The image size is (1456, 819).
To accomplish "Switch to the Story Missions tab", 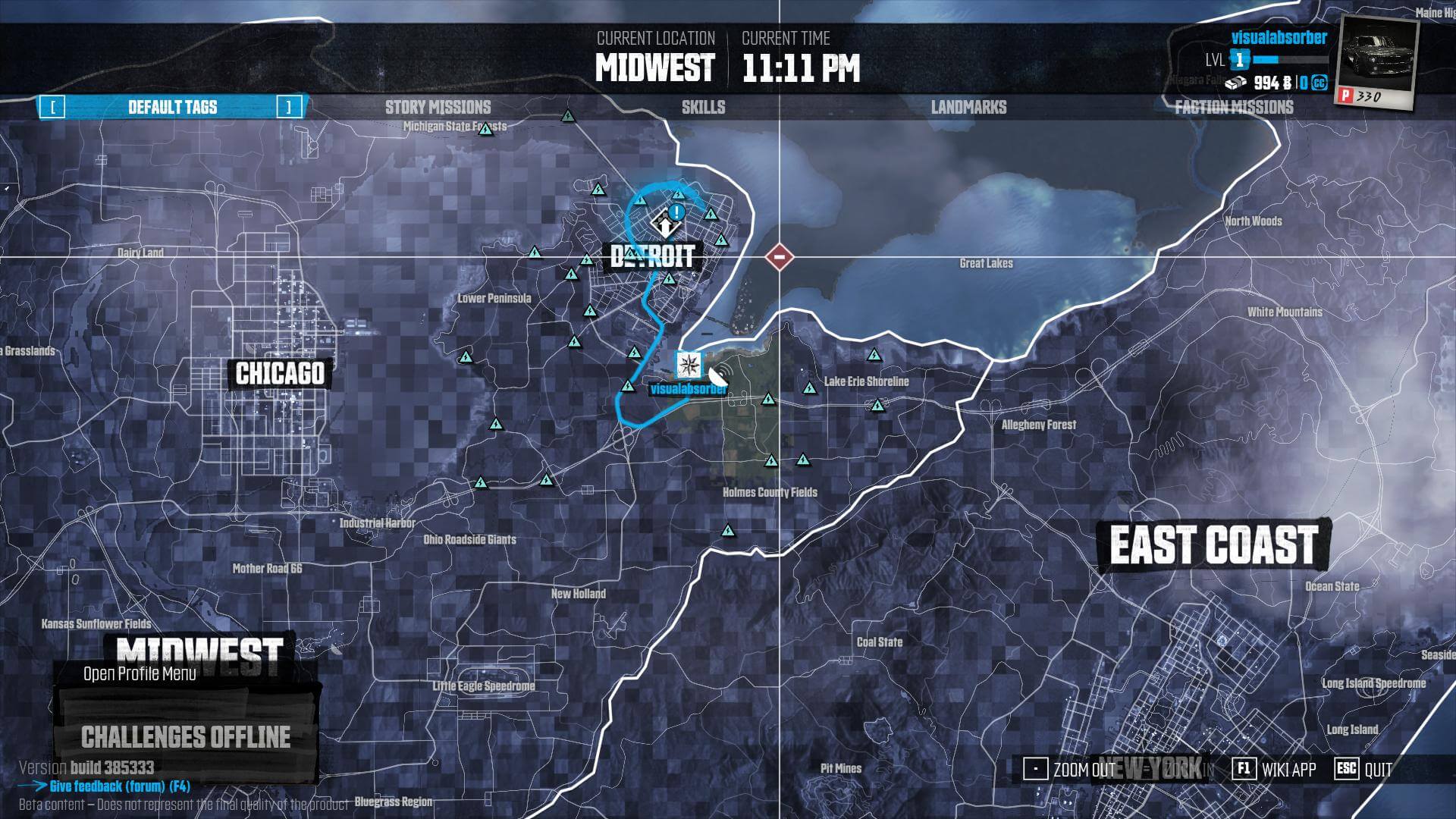I will pyautogui.click(x=438, y=107).
